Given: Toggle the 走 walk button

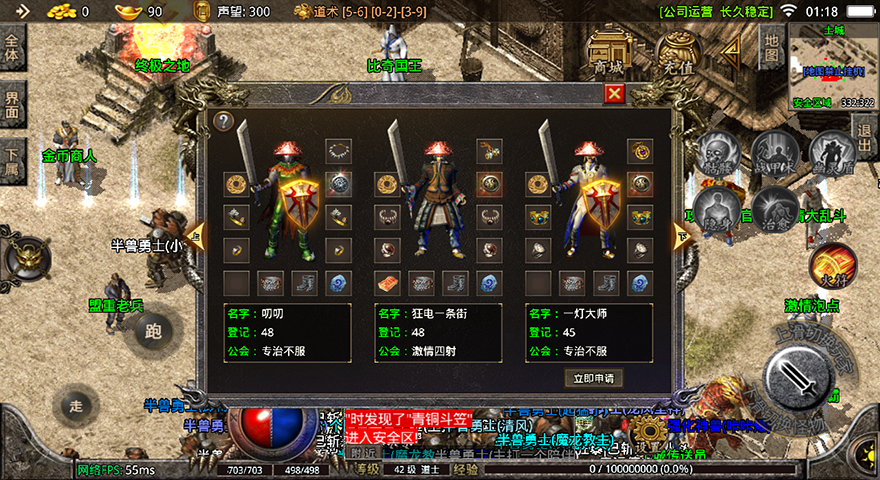Looking at the screenshot, I should click(77, 406).
